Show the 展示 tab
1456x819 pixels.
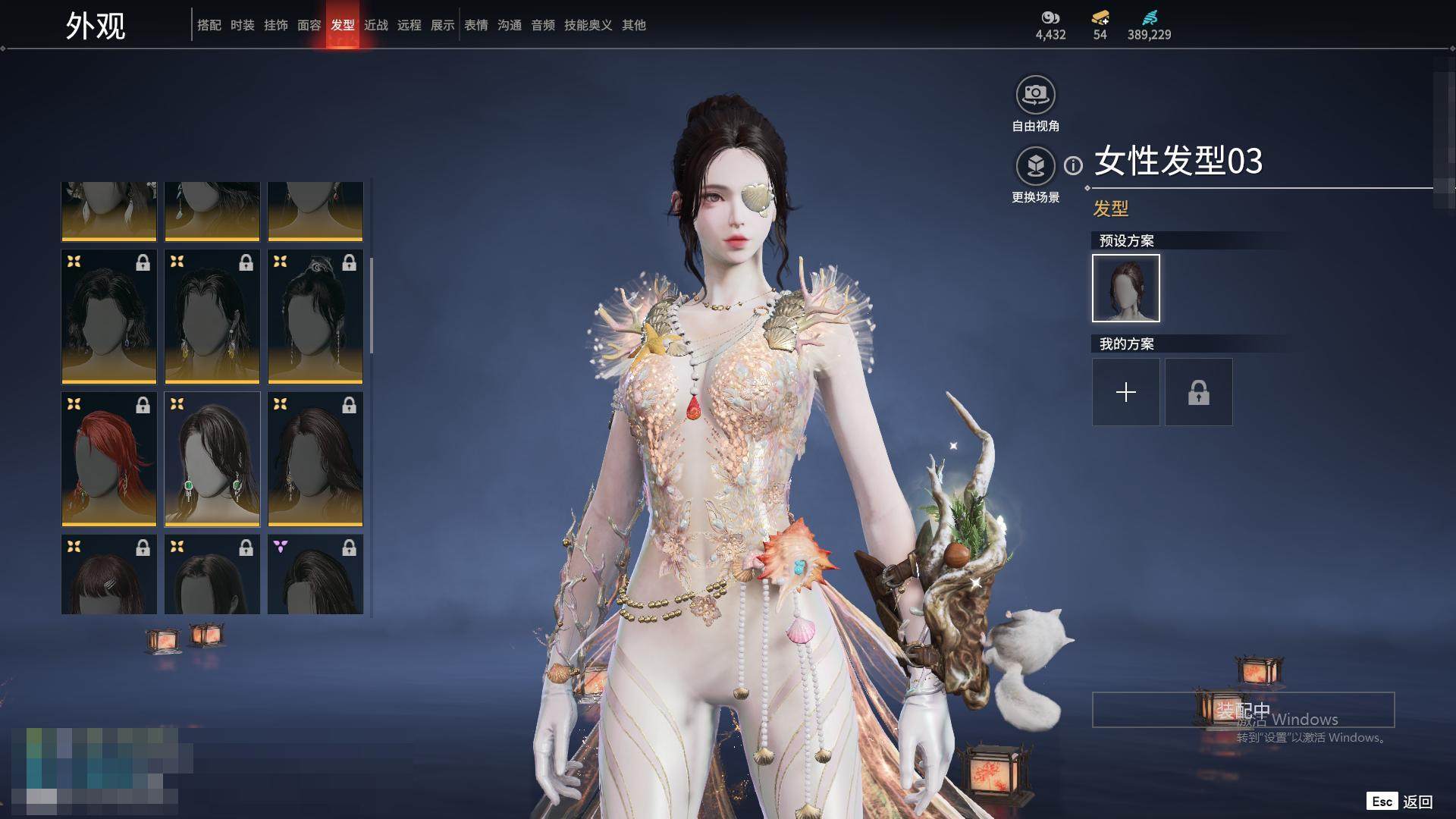point(442,25)
